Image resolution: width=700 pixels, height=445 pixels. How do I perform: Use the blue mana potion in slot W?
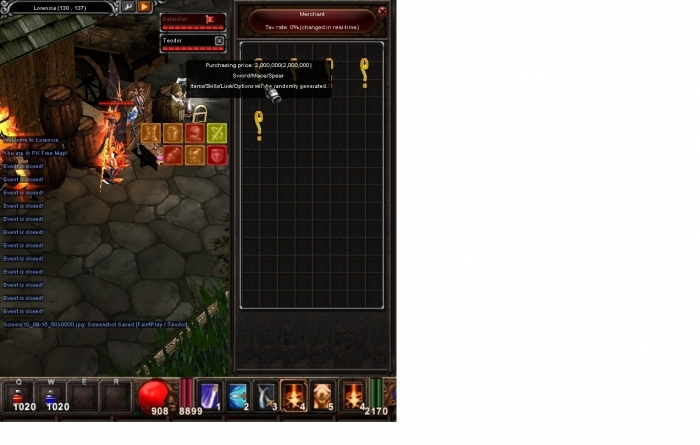point(50,395)
